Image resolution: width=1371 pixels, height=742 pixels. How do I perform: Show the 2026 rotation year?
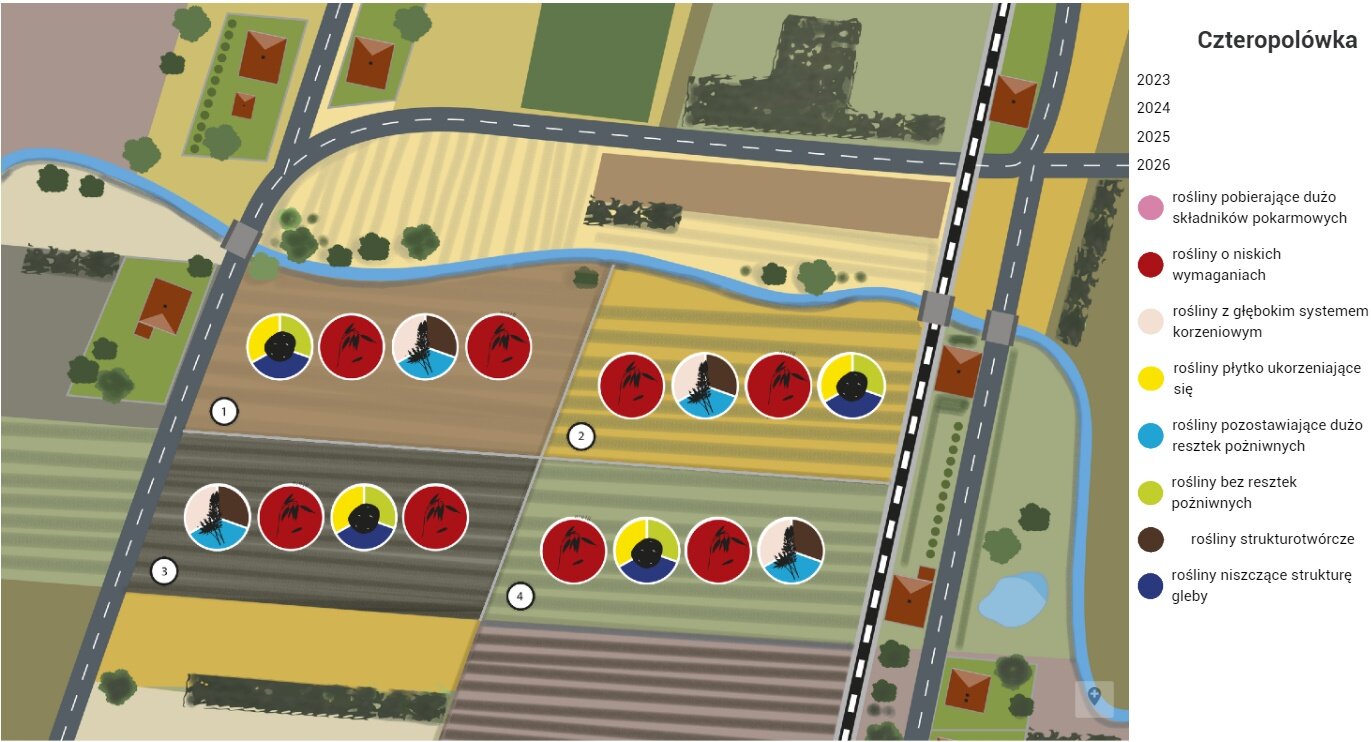[1153, 165]
